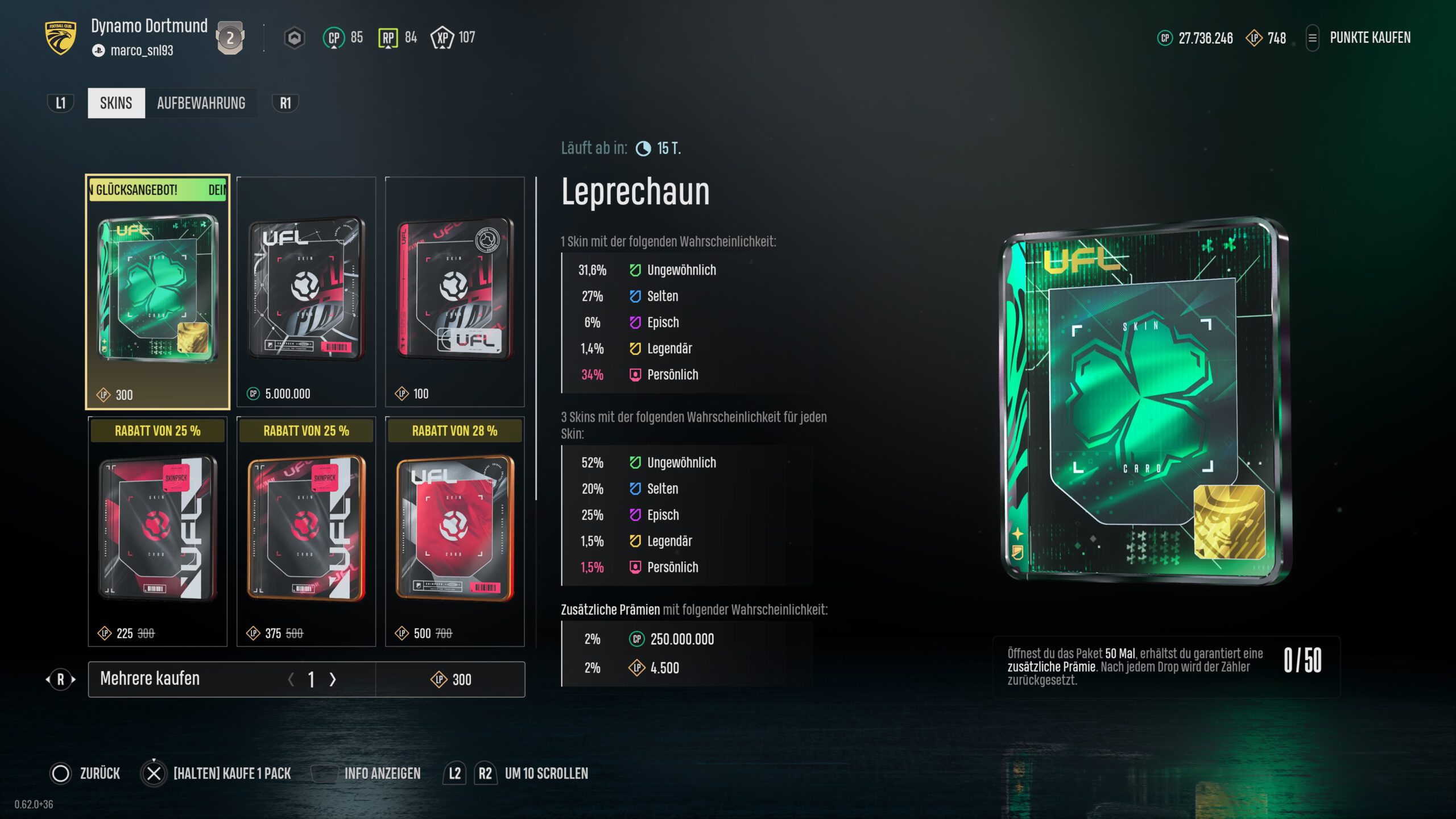The width and height of the screenshot is (1456, 819).
Task: Click the Dynamo Dortmund club crest
Action: [x=60, y=38]
